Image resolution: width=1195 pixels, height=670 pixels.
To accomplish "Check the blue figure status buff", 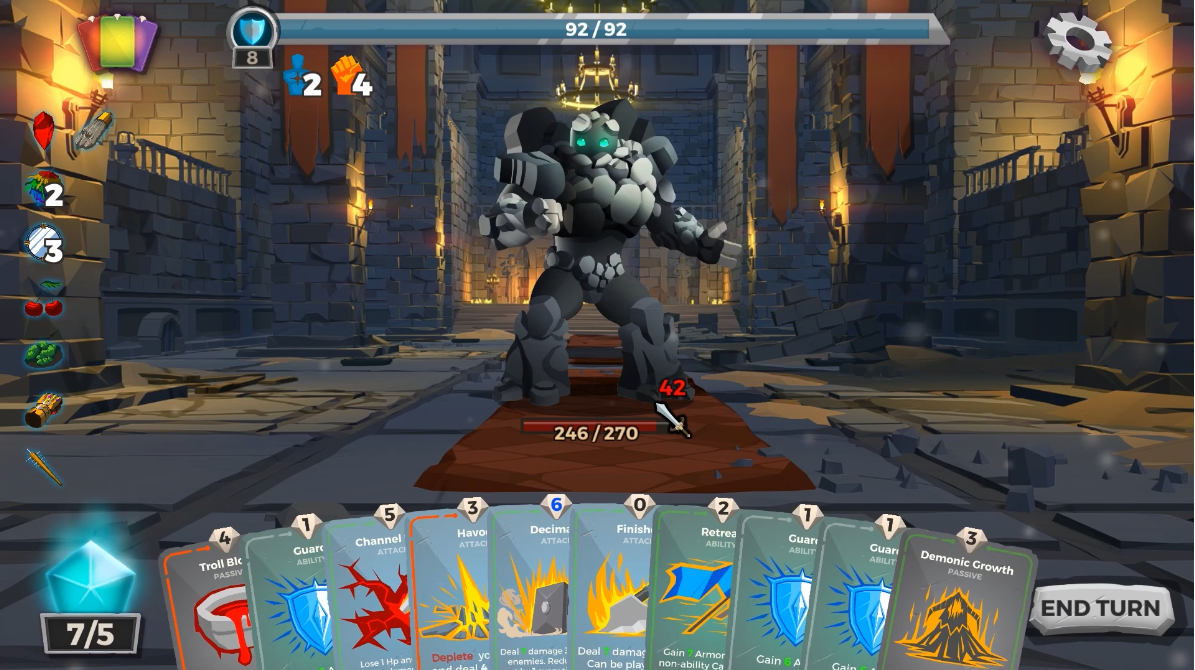I will 295,75.
